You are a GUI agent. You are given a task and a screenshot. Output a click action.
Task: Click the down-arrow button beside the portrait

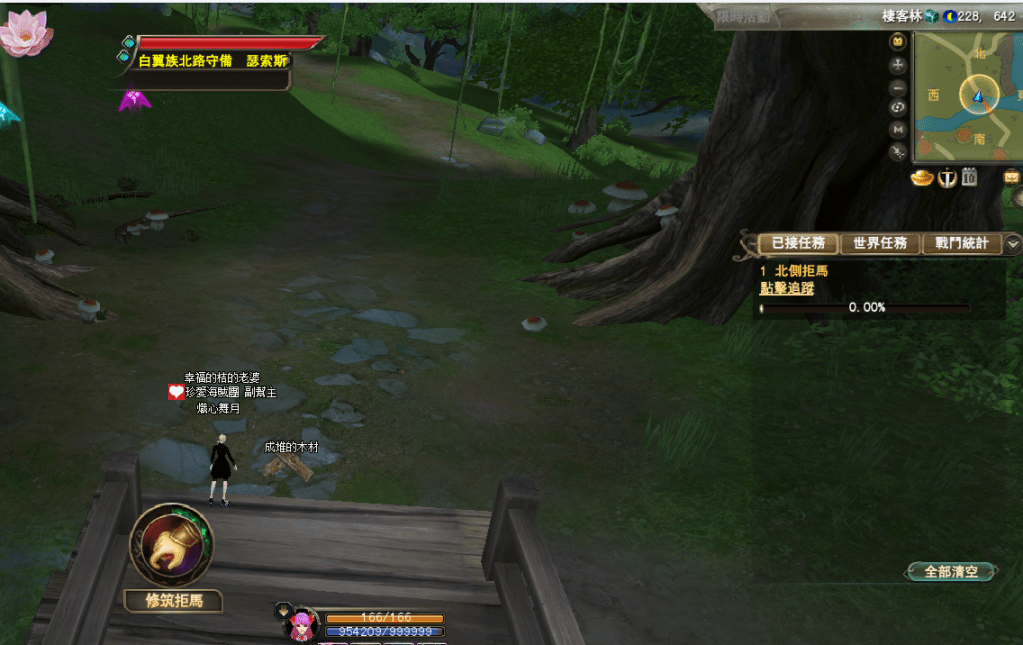coord(283,609)
